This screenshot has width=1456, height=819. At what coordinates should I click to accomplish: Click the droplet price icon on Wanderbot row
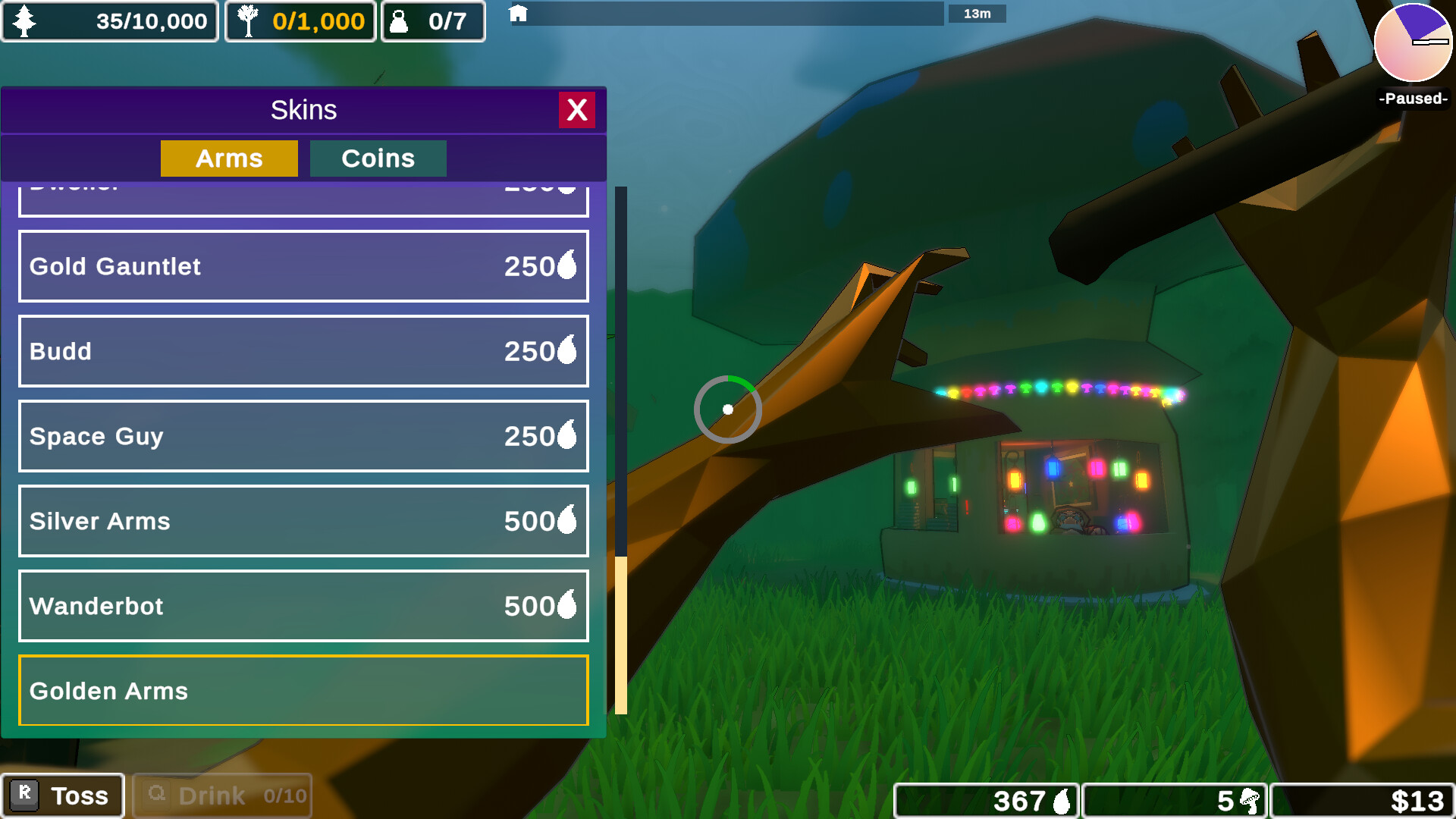566,606
